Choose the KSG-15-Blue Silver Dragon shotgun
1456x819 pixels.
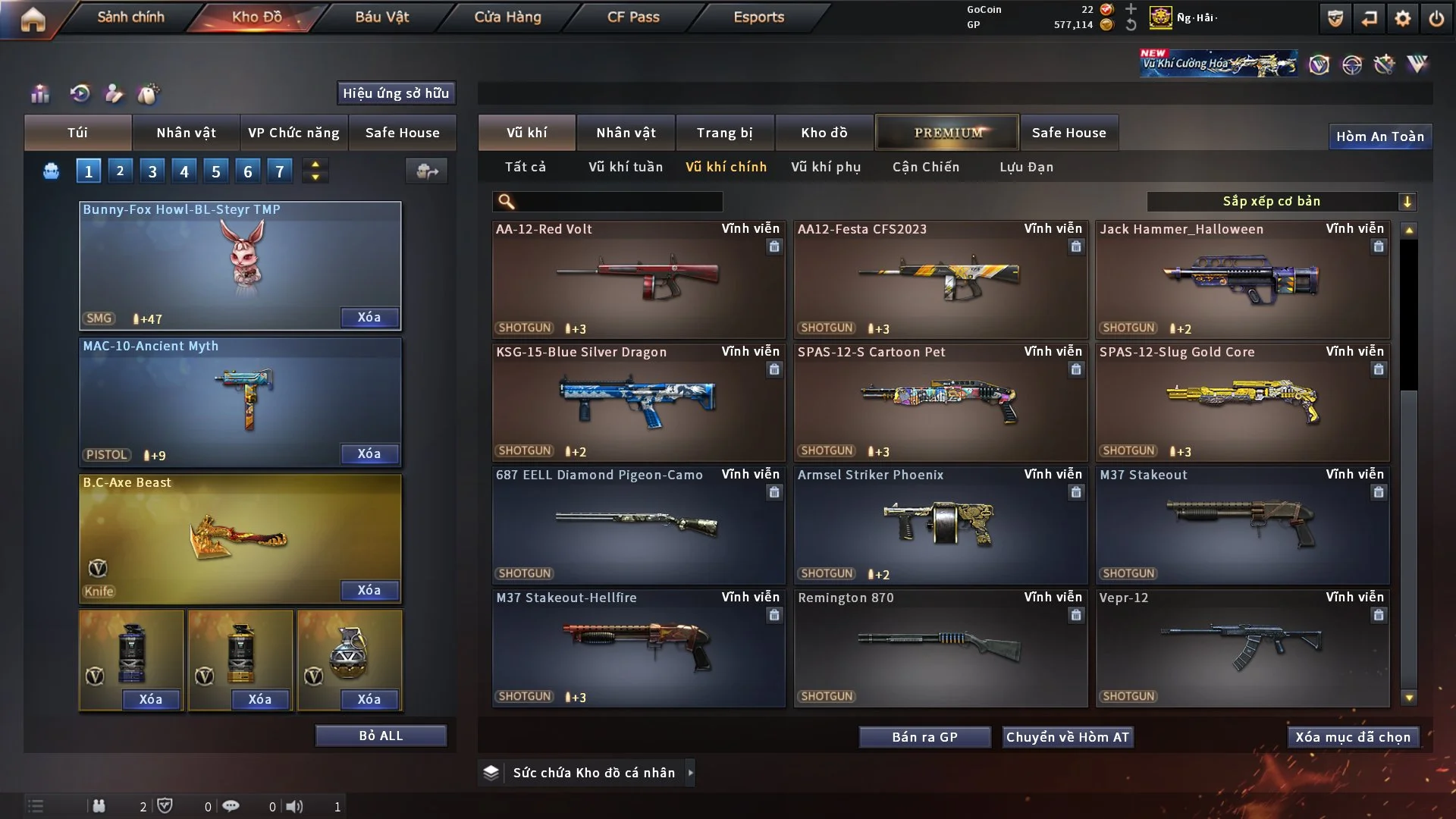(x=638, y=403)
